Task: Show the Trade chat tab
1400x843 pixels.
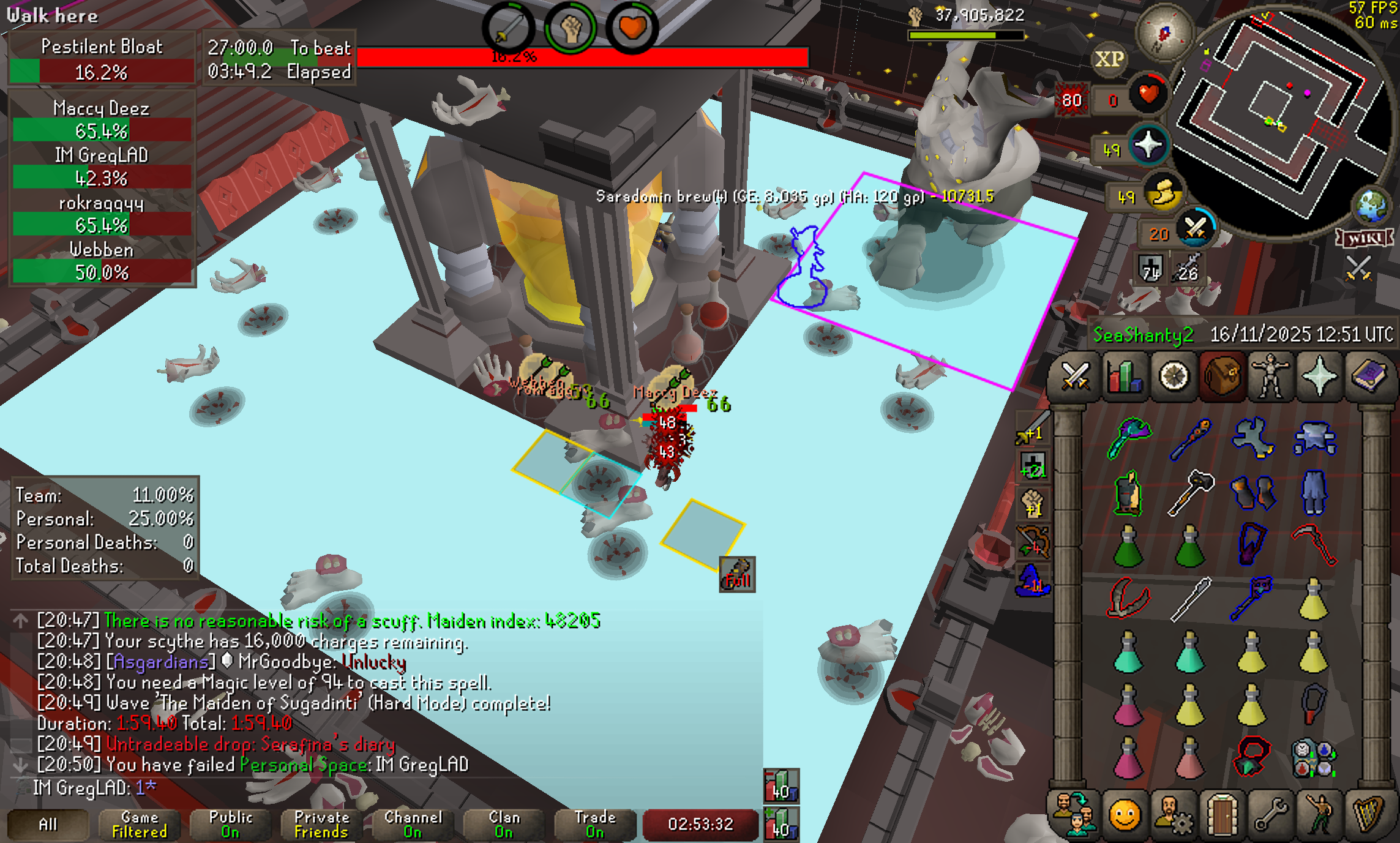Action: pyautogui.click(x=595, y=824)
